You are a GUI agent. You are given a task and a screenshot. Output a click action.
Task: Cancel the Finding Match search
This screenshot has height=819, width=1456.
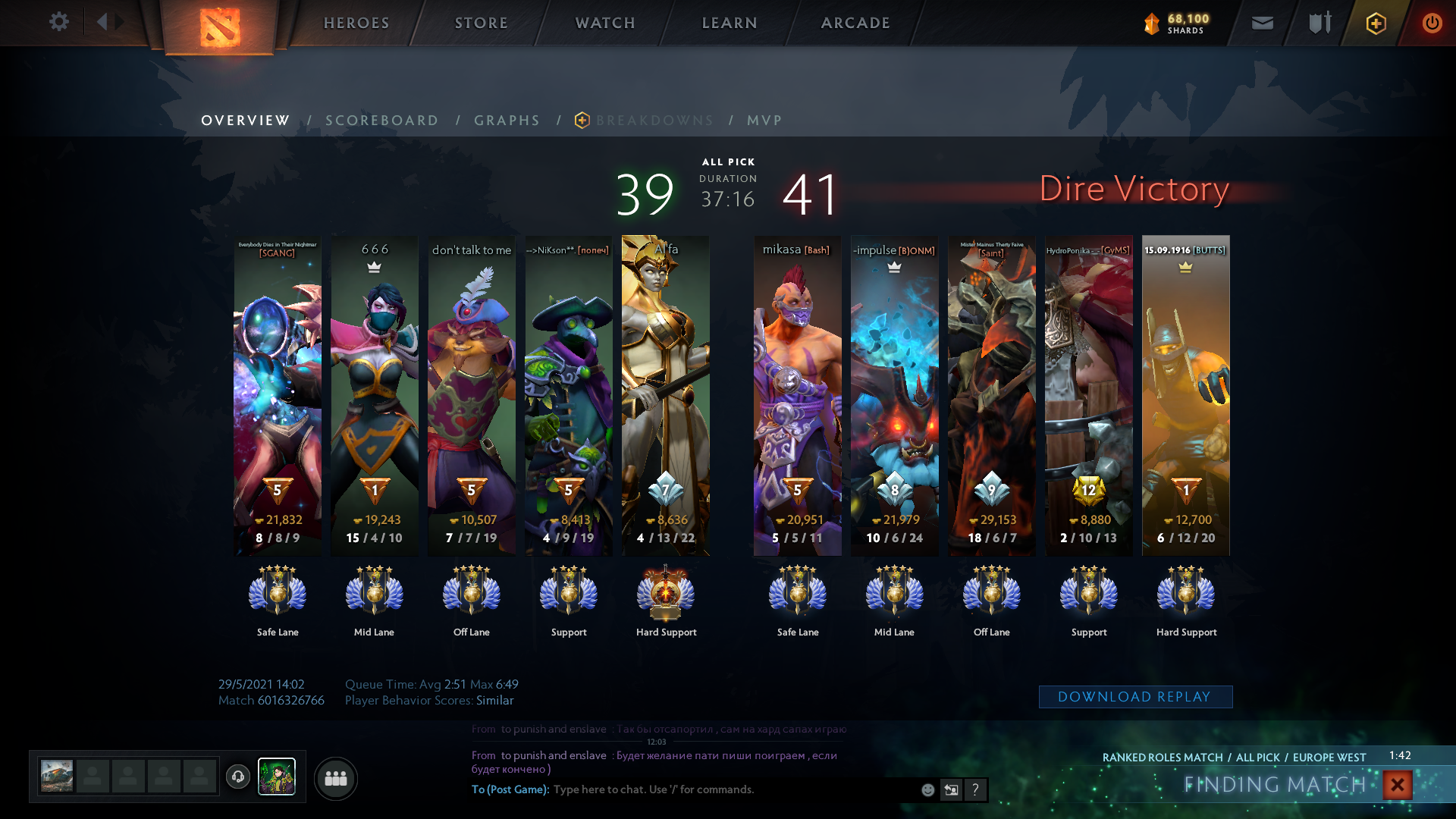click(1397, 785)
